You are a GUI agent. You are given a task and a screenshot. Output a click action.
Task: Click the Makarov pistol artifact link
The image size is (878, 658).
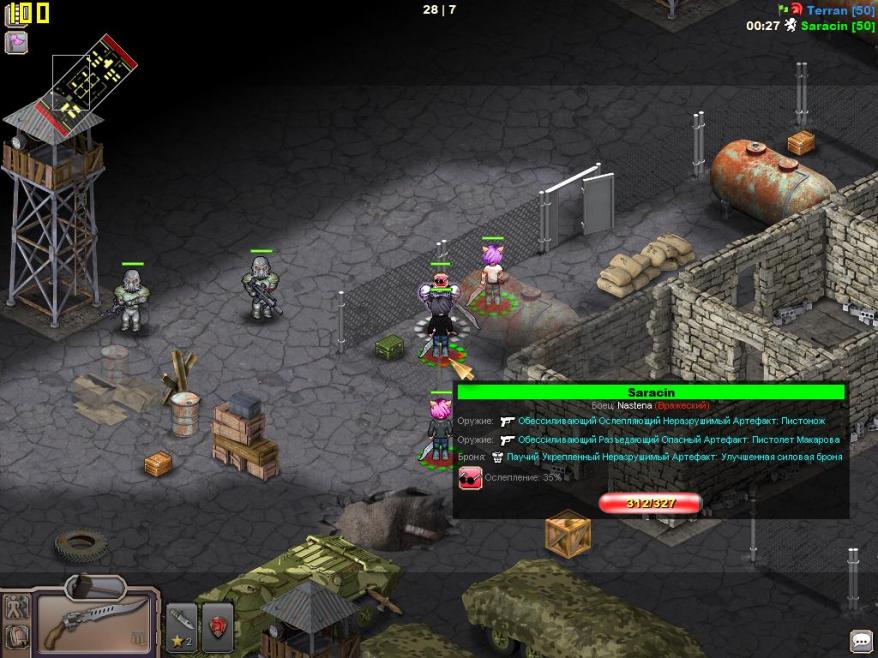678,440
